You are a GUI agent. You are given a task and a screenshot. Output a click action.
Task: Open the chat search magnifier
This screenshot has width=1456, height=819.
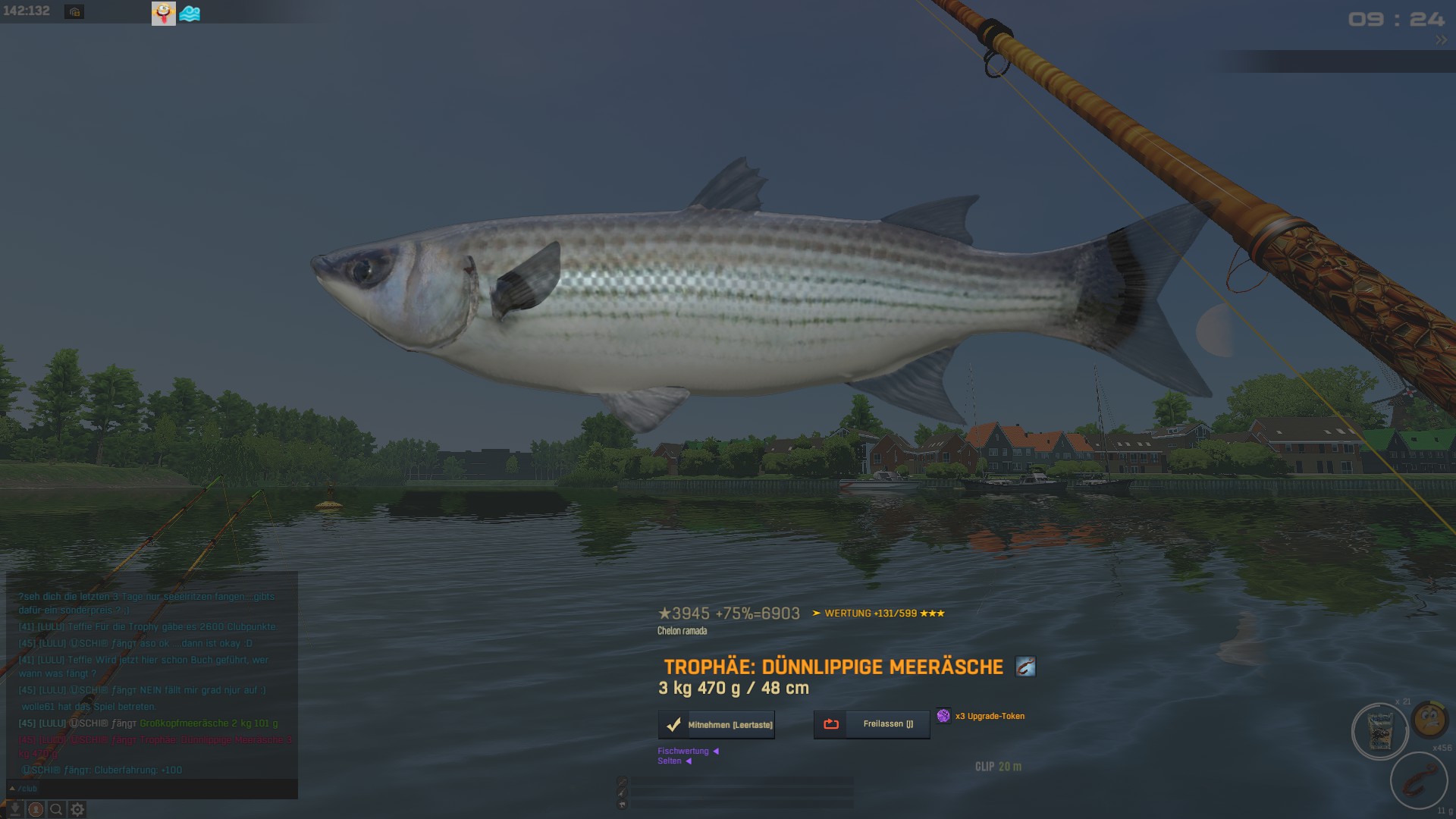click(x=56, y=809)
